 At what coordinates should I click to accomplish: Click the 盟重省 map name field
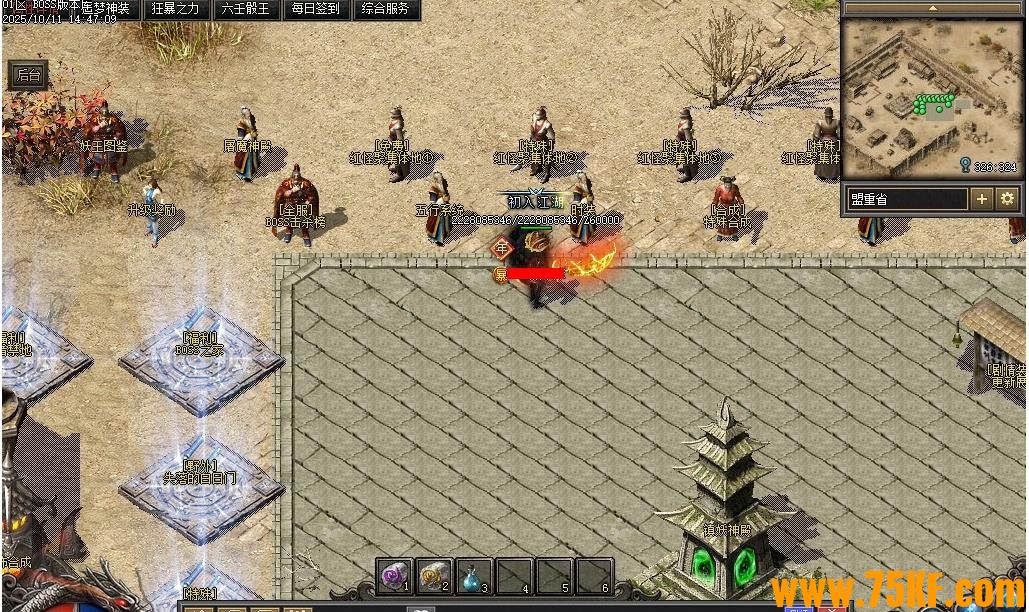[x=907, y=199]
